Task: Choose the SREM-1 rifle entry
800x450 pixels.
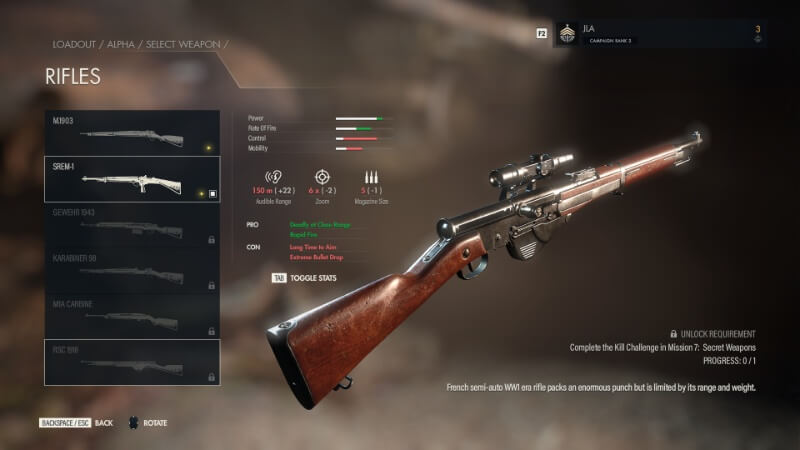Action: [x=132, y=179]
